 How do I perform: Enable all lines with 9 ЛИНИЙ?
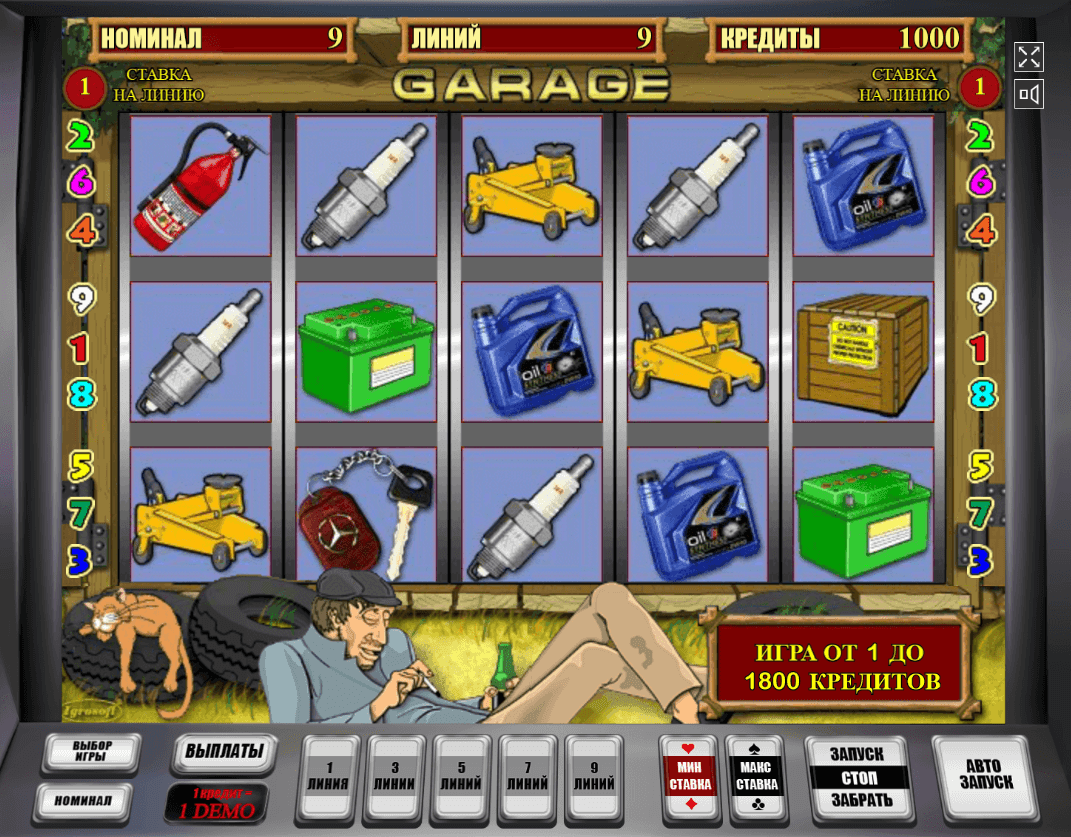click(x=593, y=777)
